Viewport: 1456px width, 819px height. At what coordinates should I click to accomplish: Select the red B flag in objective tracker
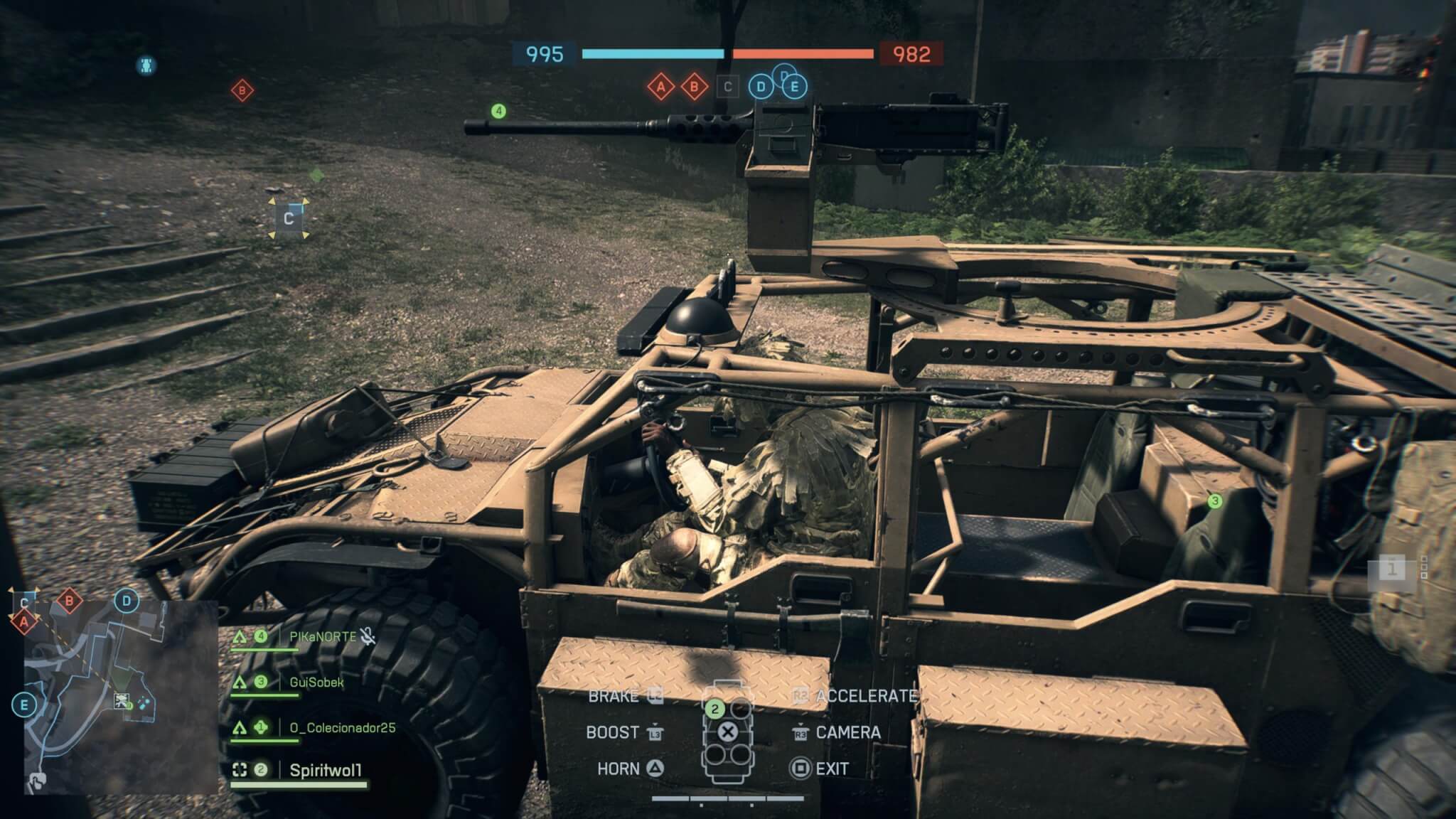[x=694, y=87]
